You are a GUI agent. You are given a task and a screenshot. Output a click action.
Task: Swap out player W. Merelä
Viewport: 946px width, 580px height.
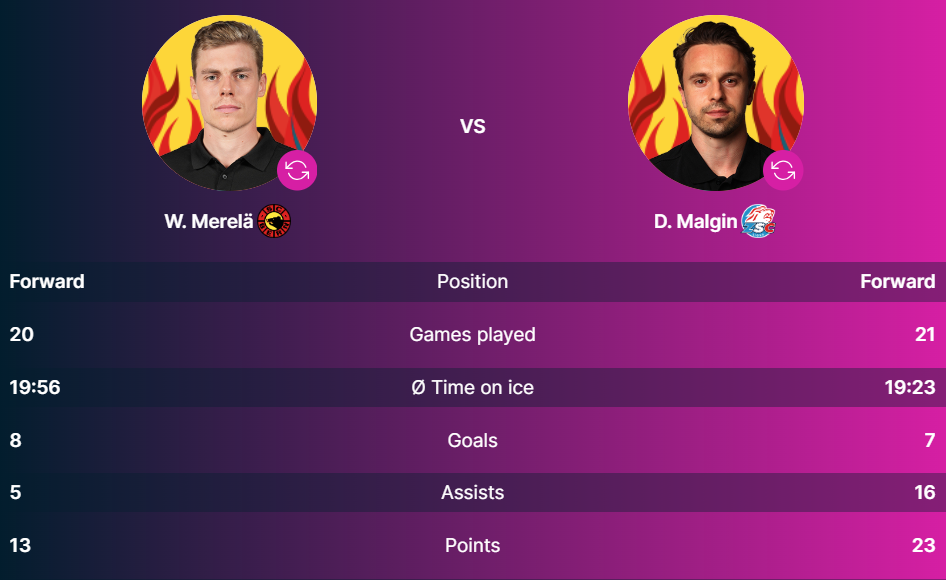297,170
